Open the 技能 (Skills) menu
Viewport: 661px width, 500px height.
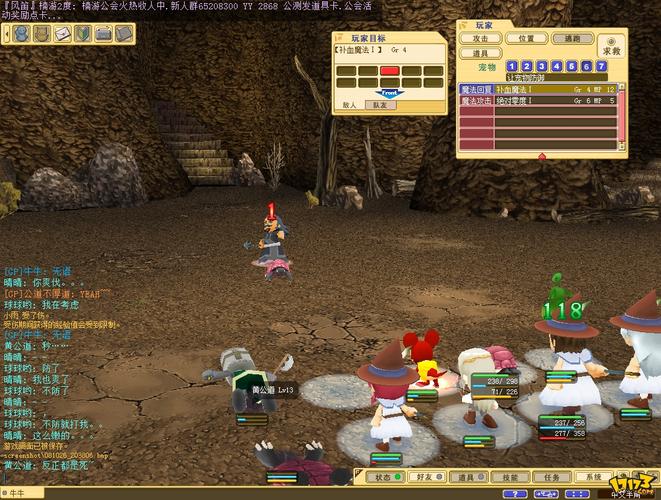tap(511, 477)
